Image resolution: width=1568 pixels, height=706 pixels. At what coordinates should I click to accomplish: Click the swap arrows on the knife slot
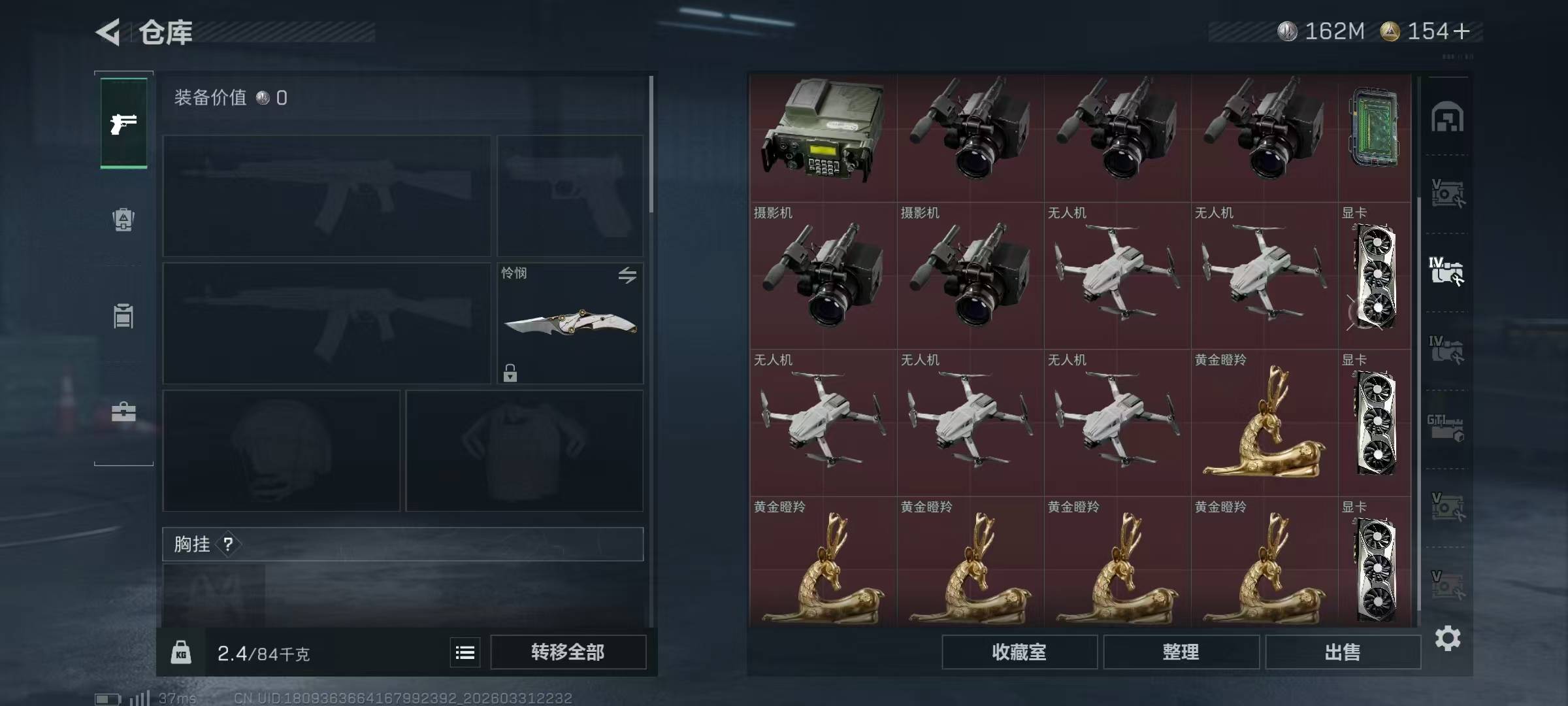(x=627, y=275)
